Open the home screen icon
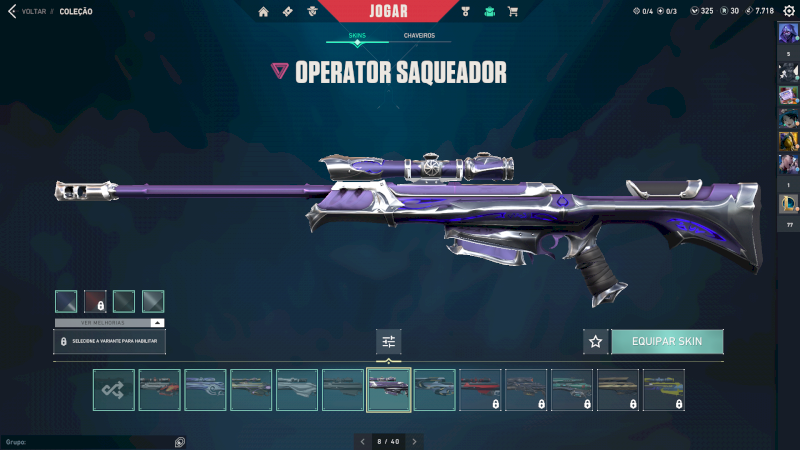This screenshot has width=800, height=450. [264, 11]
